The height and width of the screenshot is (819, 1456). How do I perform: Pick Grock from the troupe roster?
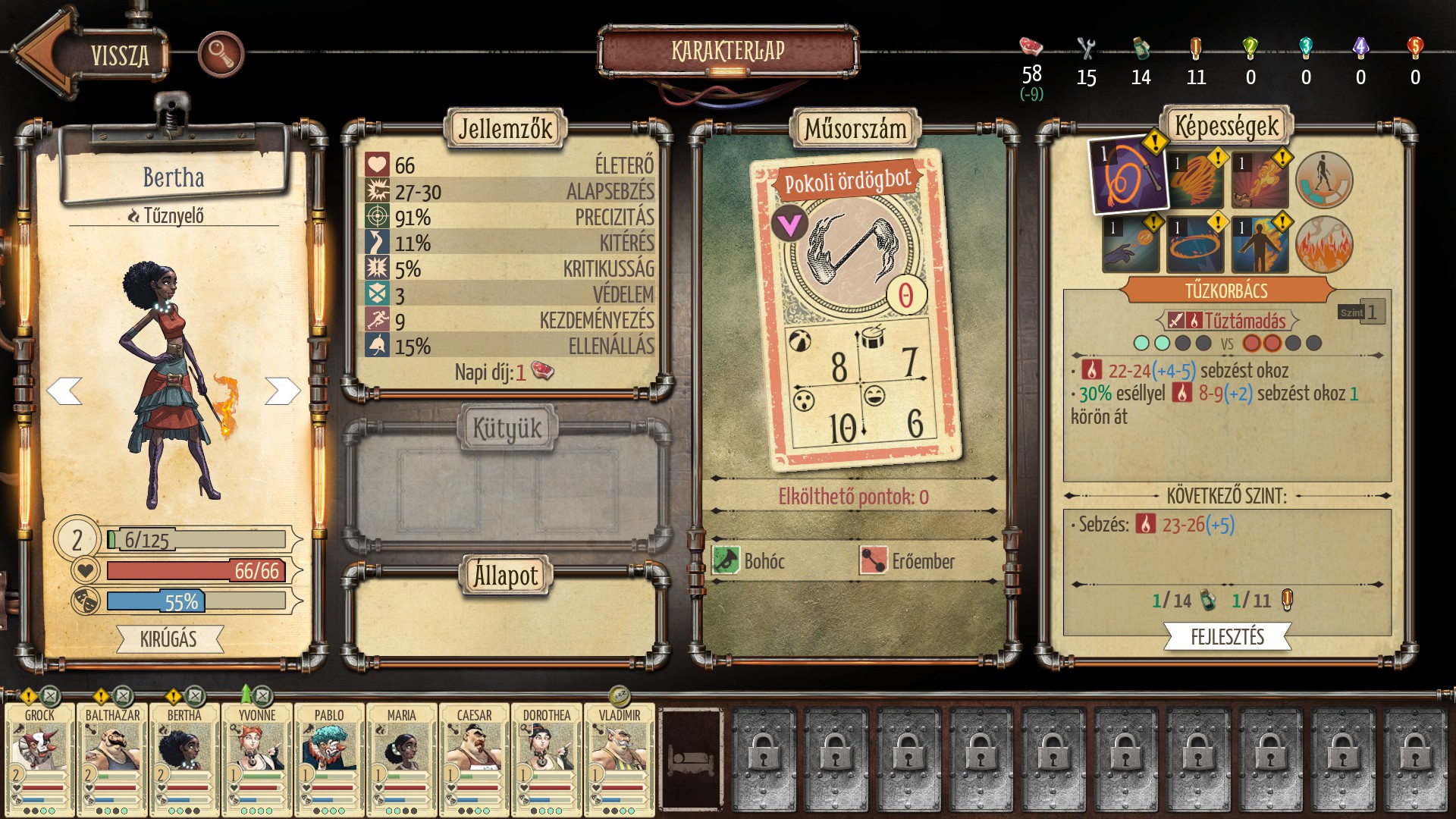(40, 758)
